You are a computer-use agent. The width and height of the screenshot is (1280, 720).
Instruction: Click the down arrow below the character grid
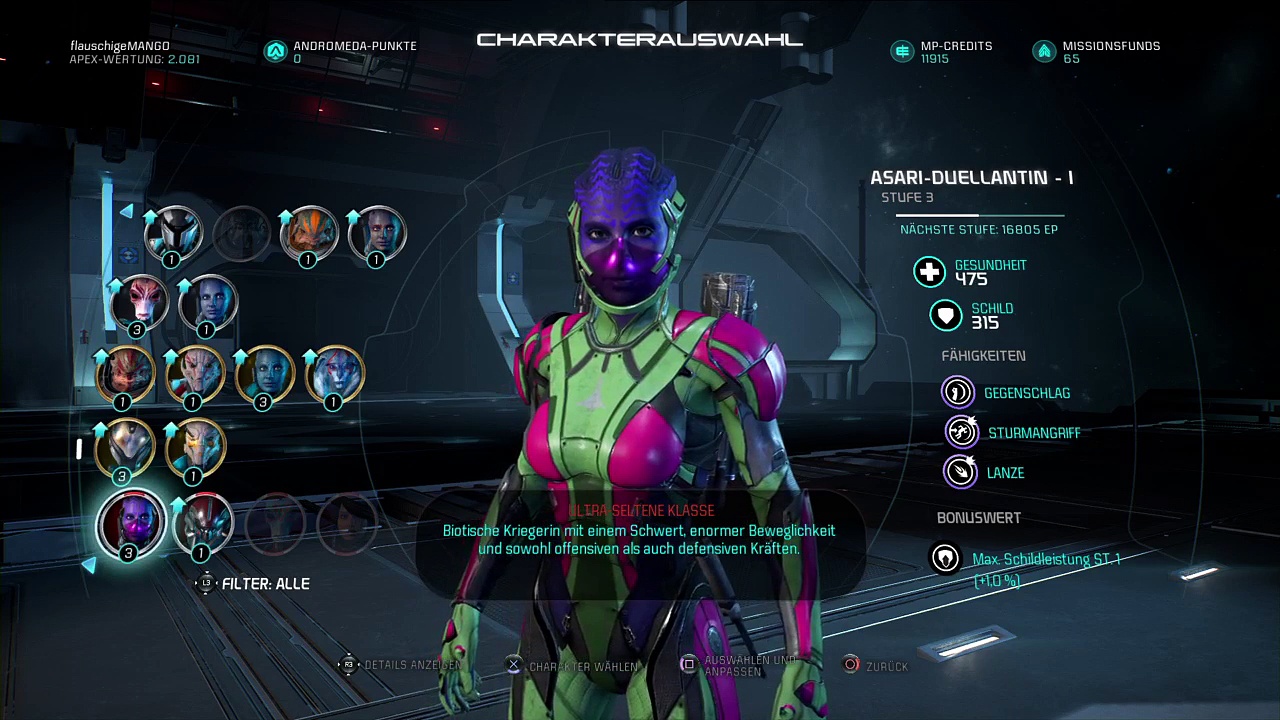click(89, 566)
